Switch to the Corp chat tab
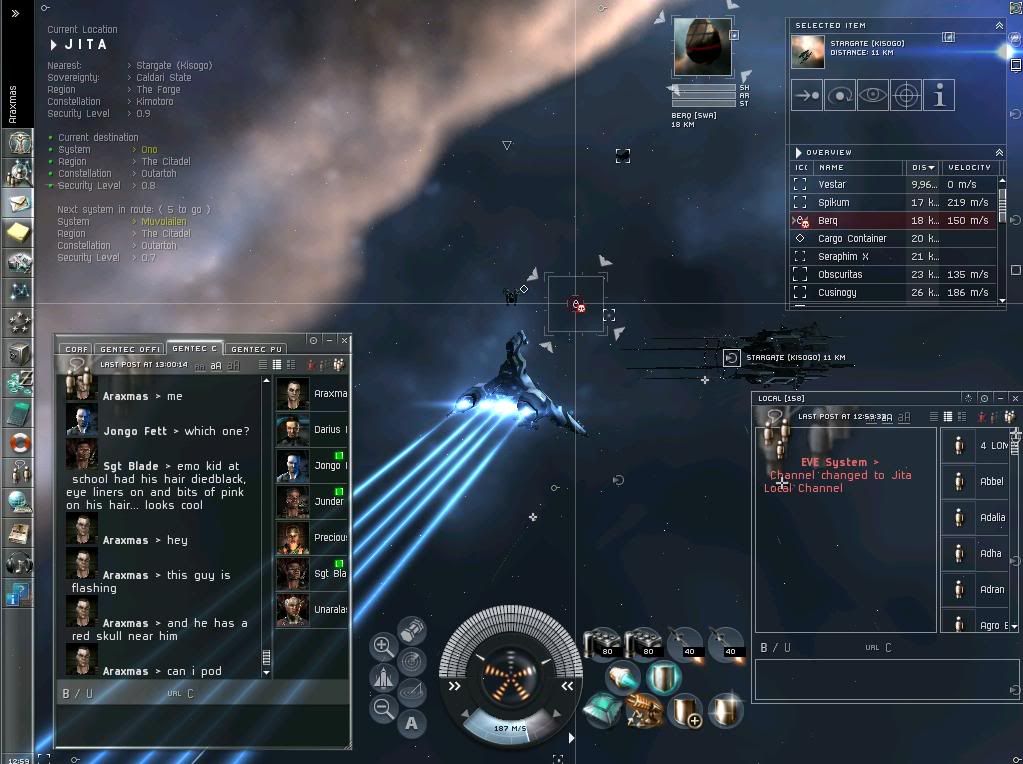The image size is (1023, 764). [x=76, y=349]
